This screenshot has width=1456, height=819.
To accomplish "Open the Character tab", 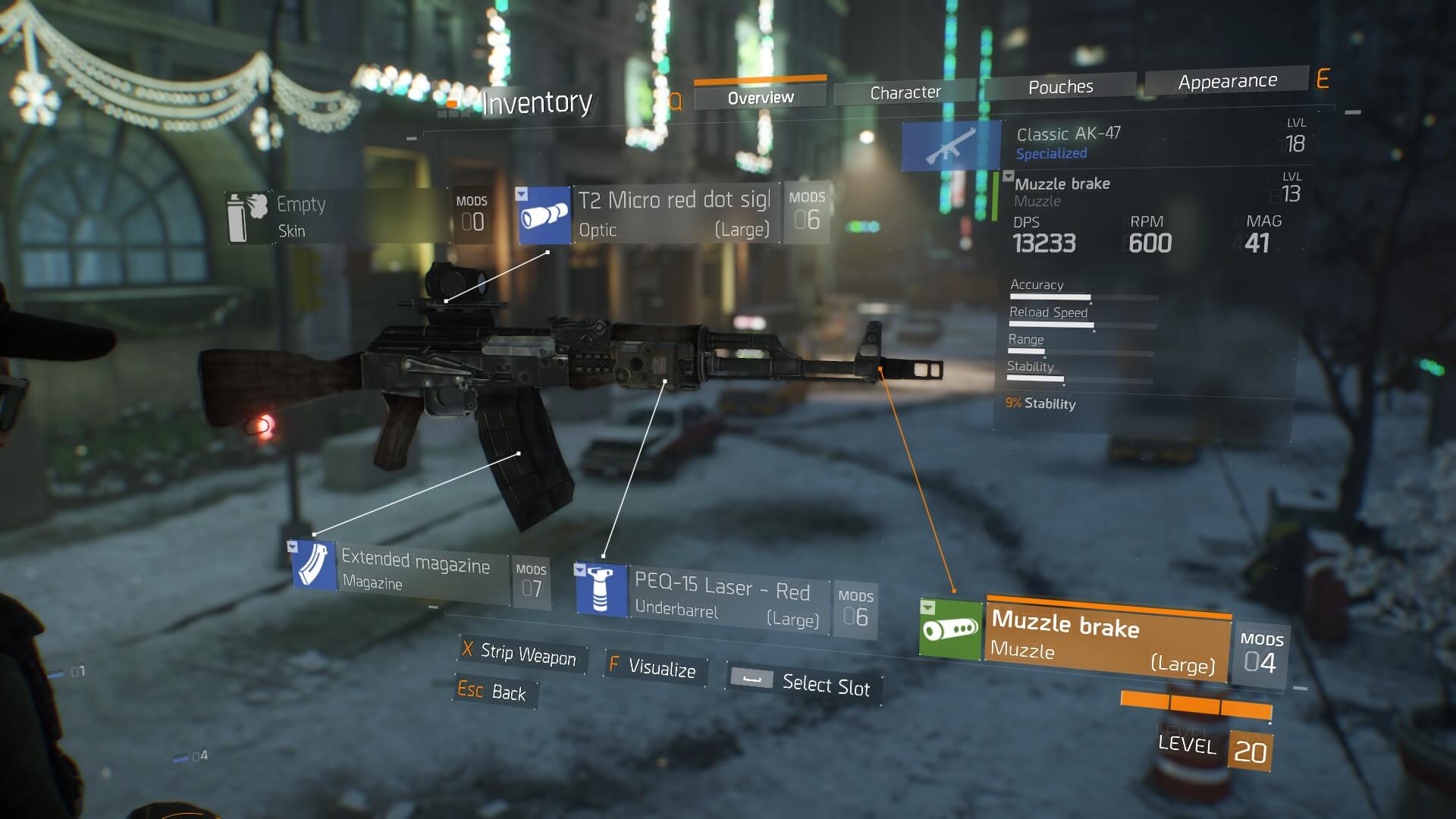I will 905,93.
